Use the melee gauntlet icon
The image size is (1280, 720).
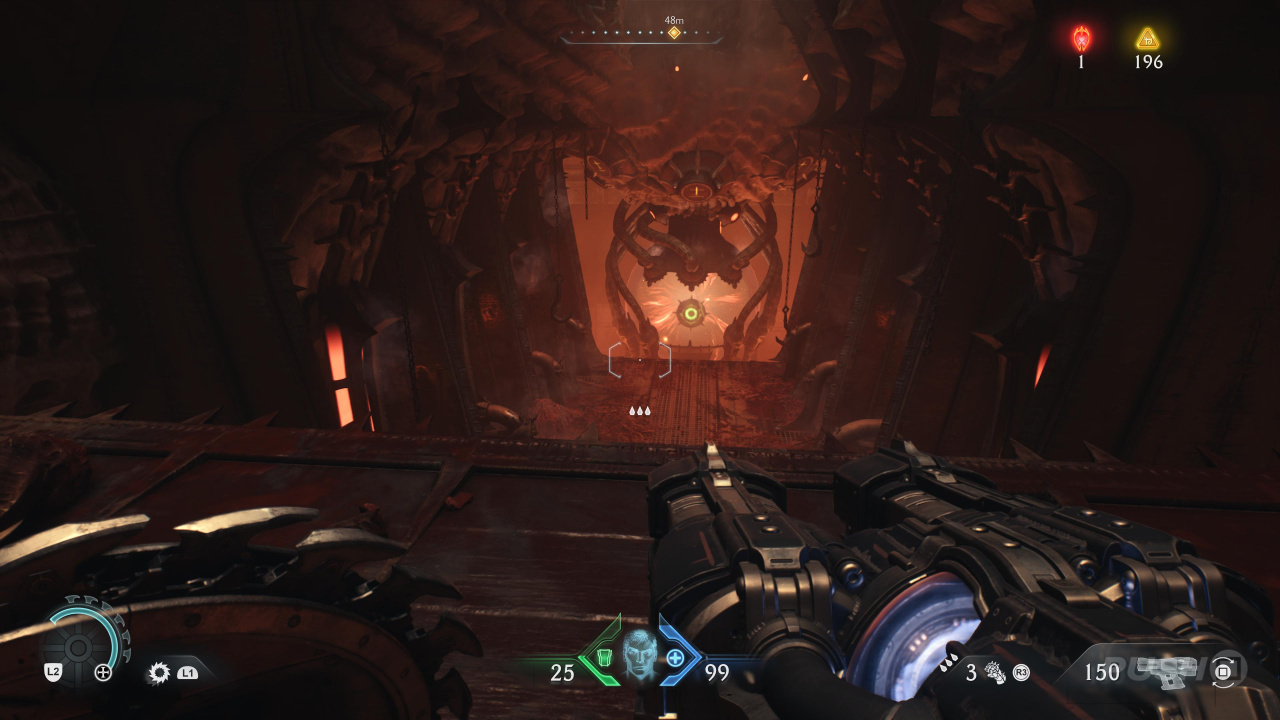(x=994, y=672)
